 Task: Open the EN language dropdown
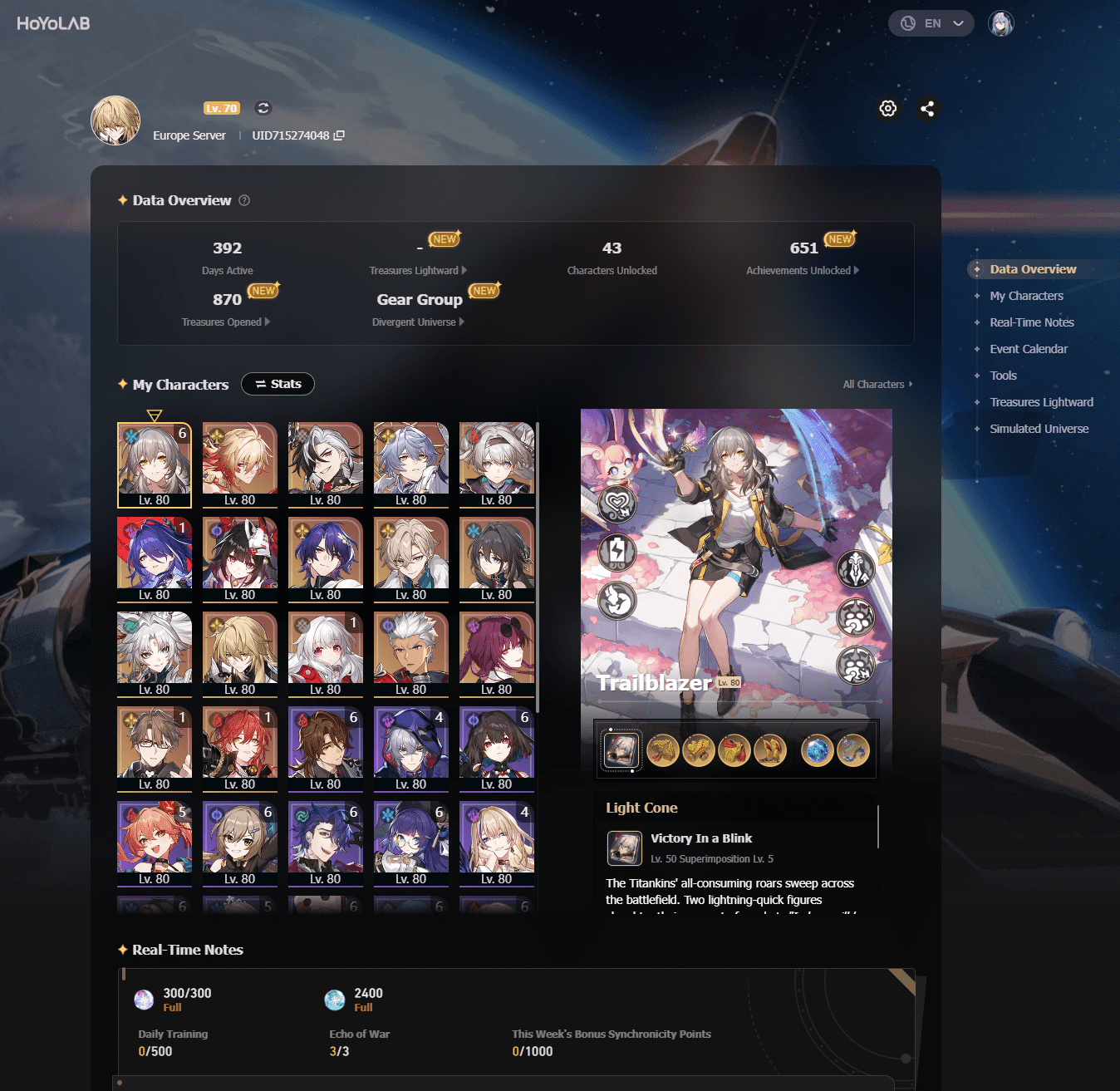point(931,23)
